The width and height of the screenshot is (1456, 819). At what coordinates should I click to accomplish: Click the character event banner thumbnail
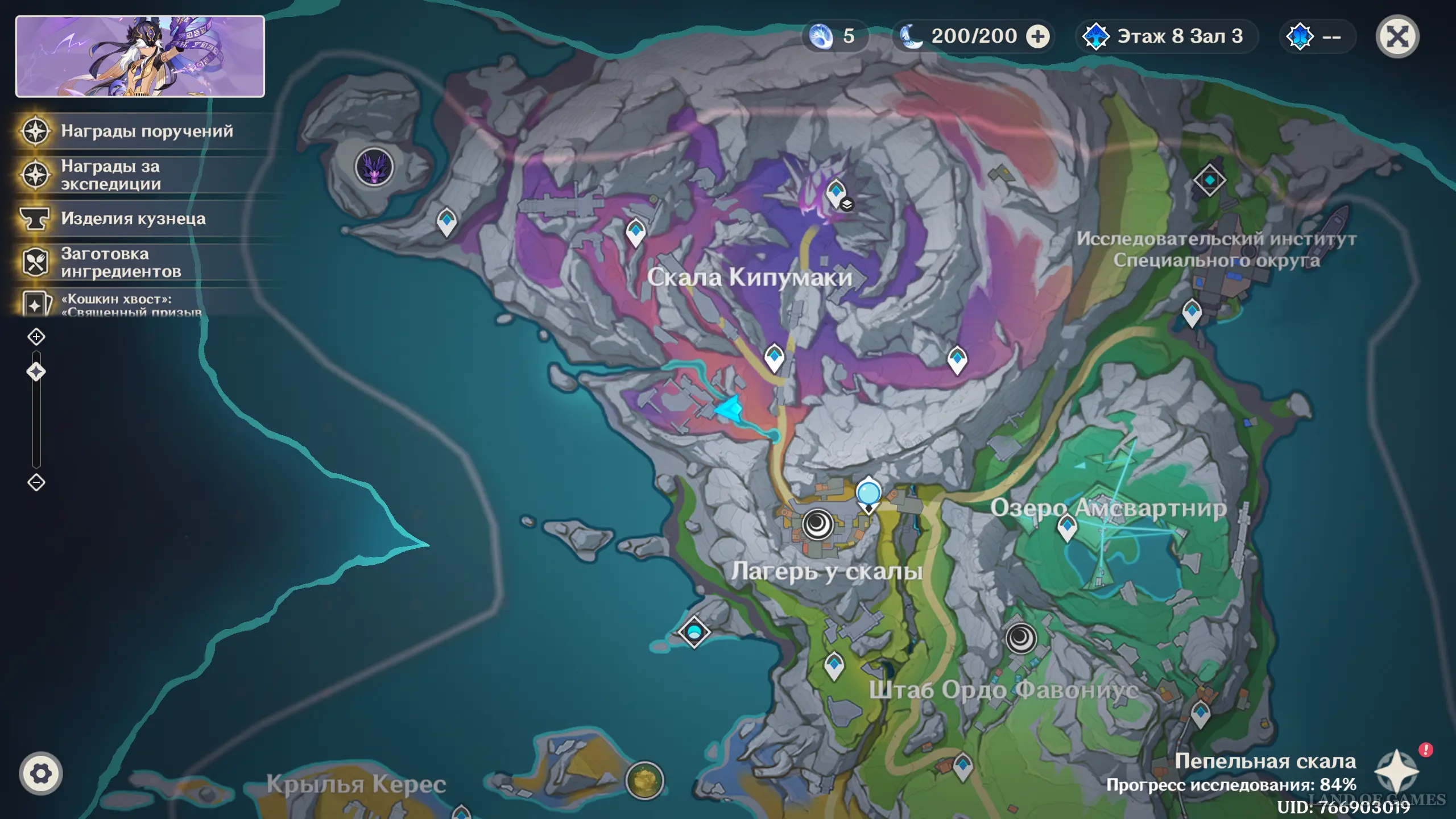click(x=140, y=56)
